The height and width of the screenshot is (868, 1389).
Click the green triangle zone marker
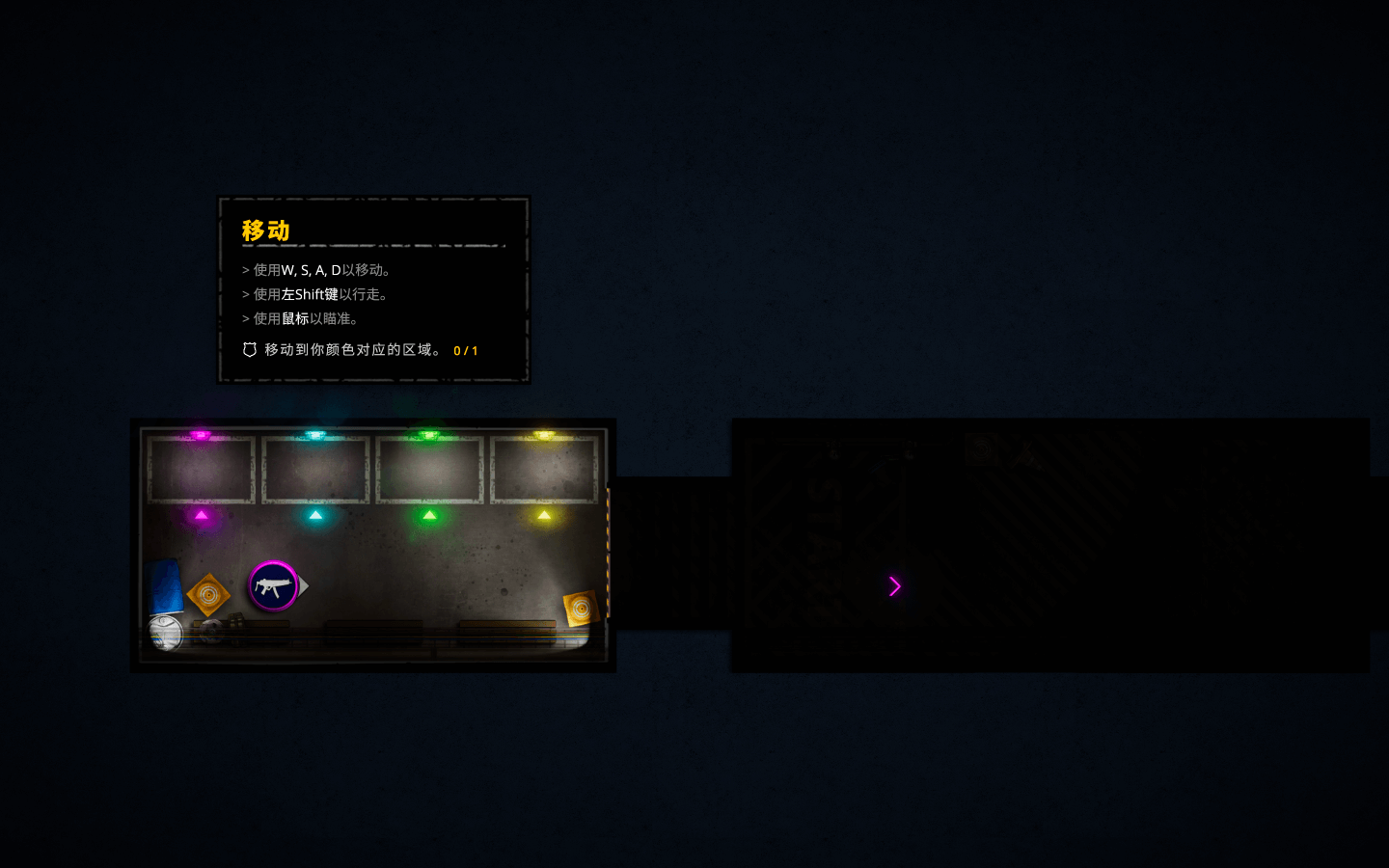click(430, 517)
